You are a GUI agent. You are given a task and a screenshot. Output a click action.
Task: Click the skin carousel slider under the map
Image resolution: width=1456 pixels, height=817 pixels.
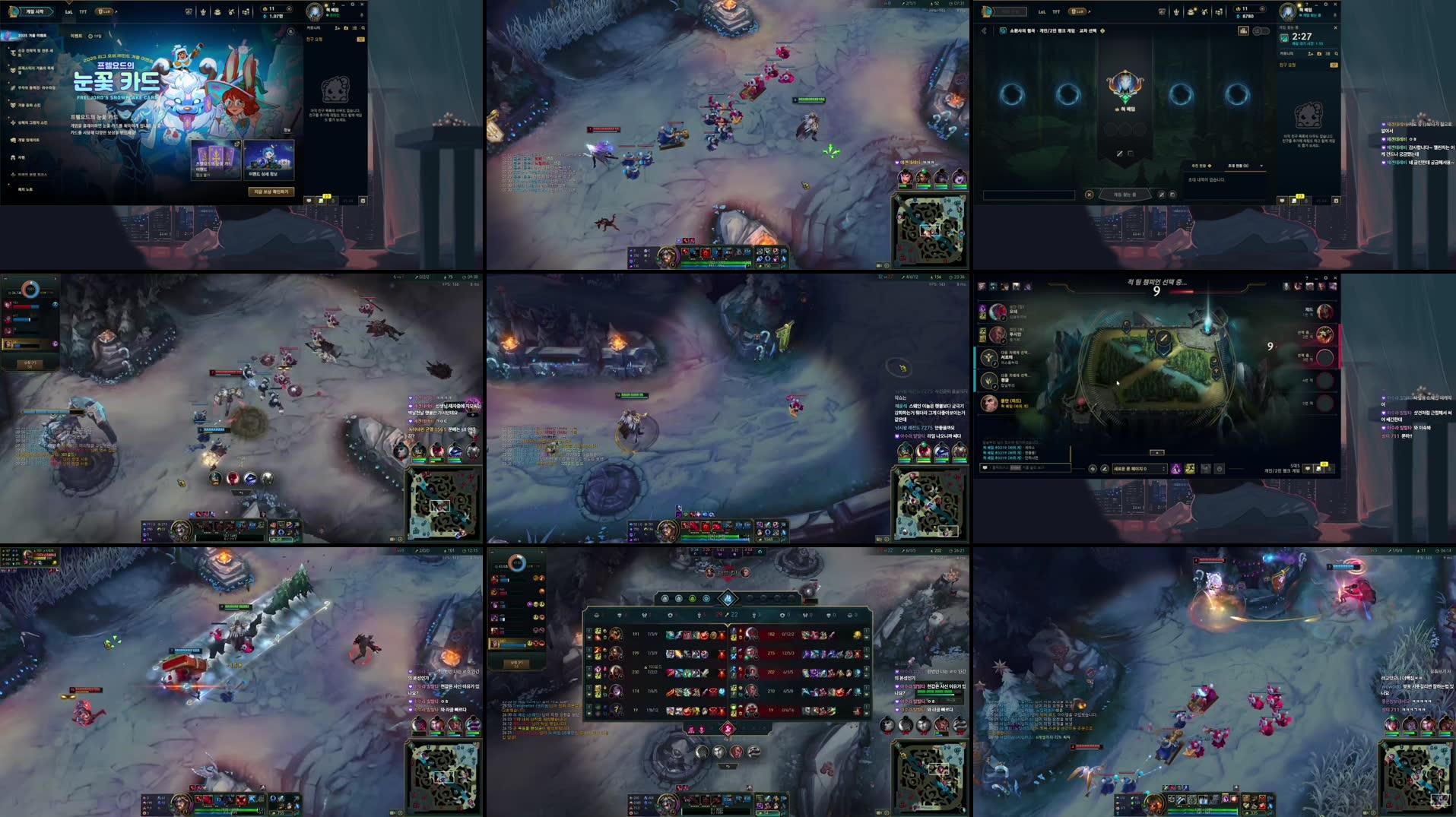point(1157,453)
